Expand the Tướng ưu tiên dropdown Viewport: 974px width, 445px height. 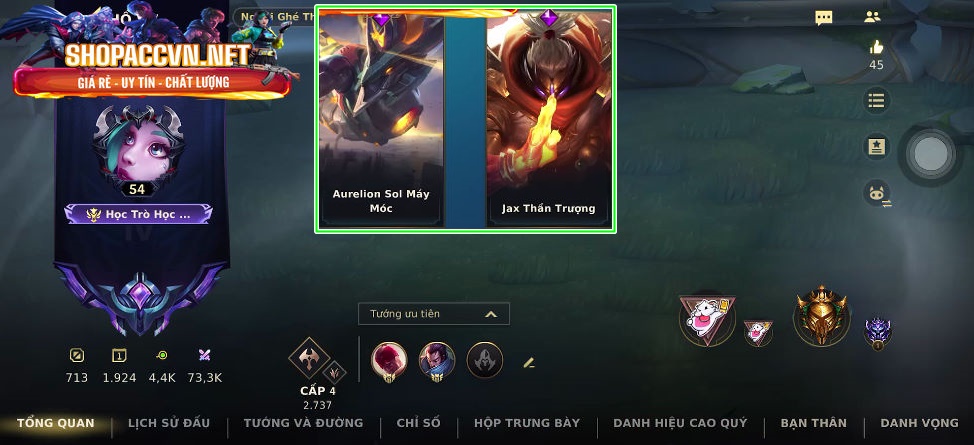pos(434,314)
